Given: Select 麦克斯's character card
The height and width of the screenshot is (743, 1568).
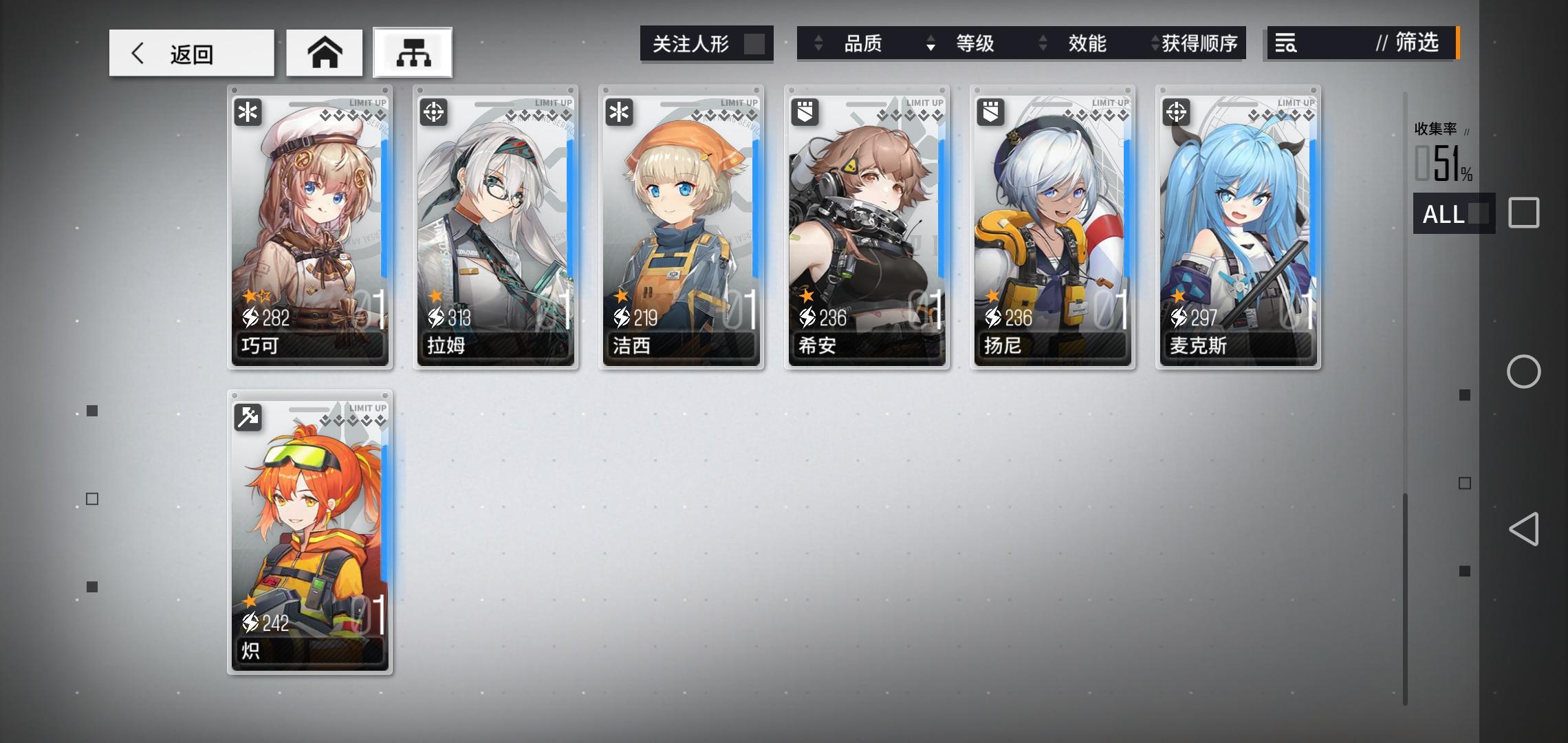Looking at the screenshot, I should click(x=1238, y=227).
